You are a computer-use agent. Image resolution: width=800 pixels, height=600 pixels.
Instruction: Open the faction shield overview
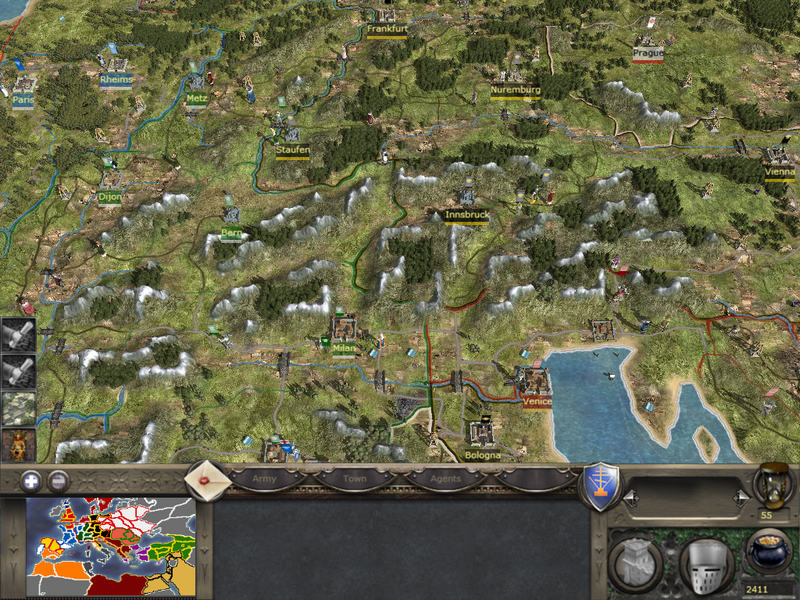click(600, 485)
